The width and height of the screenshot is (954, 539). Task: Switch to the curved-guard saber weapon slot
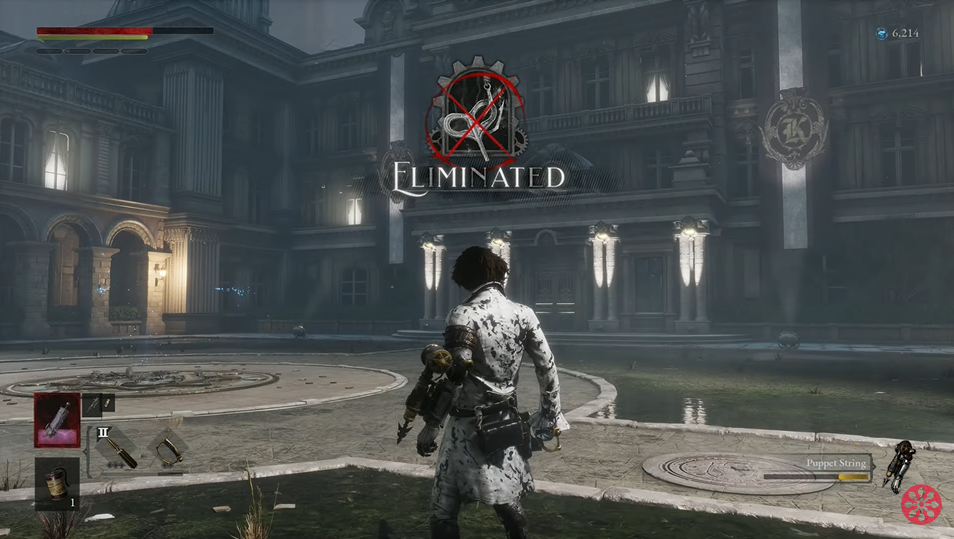pyautogui.click(x=167, y=447)
